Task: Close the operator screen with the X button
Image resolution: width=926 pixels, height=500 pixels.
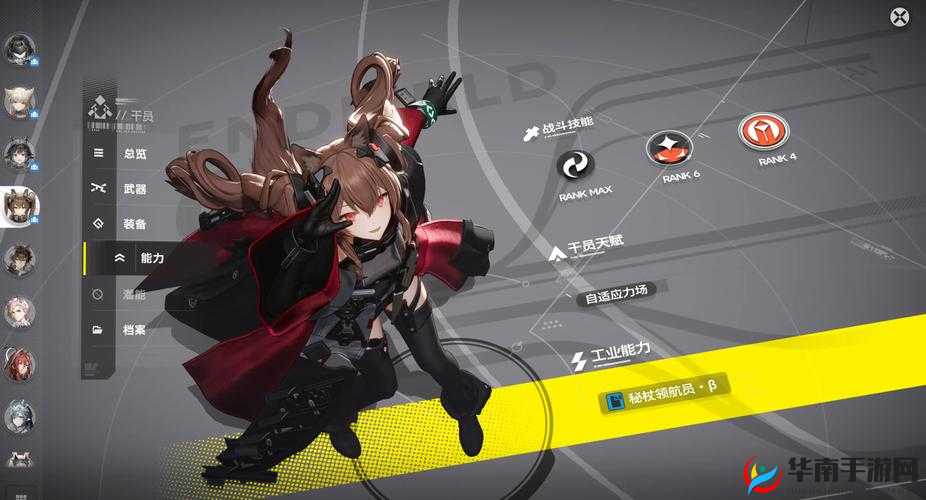Action: click(x=900, y=16)
